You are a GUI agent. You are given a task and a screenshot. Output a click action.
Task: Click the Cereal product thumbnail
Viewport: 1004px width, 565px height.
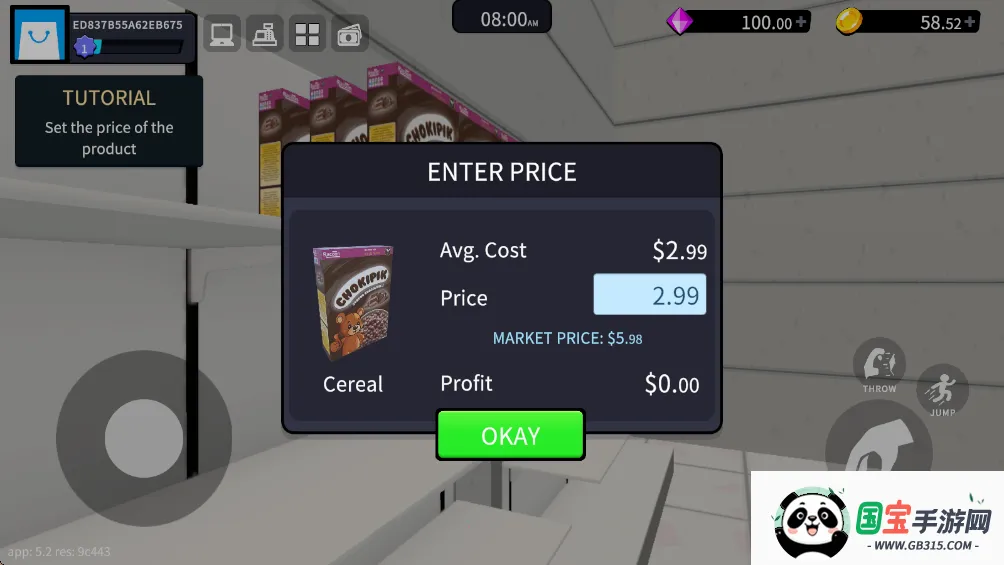[353, 302]
